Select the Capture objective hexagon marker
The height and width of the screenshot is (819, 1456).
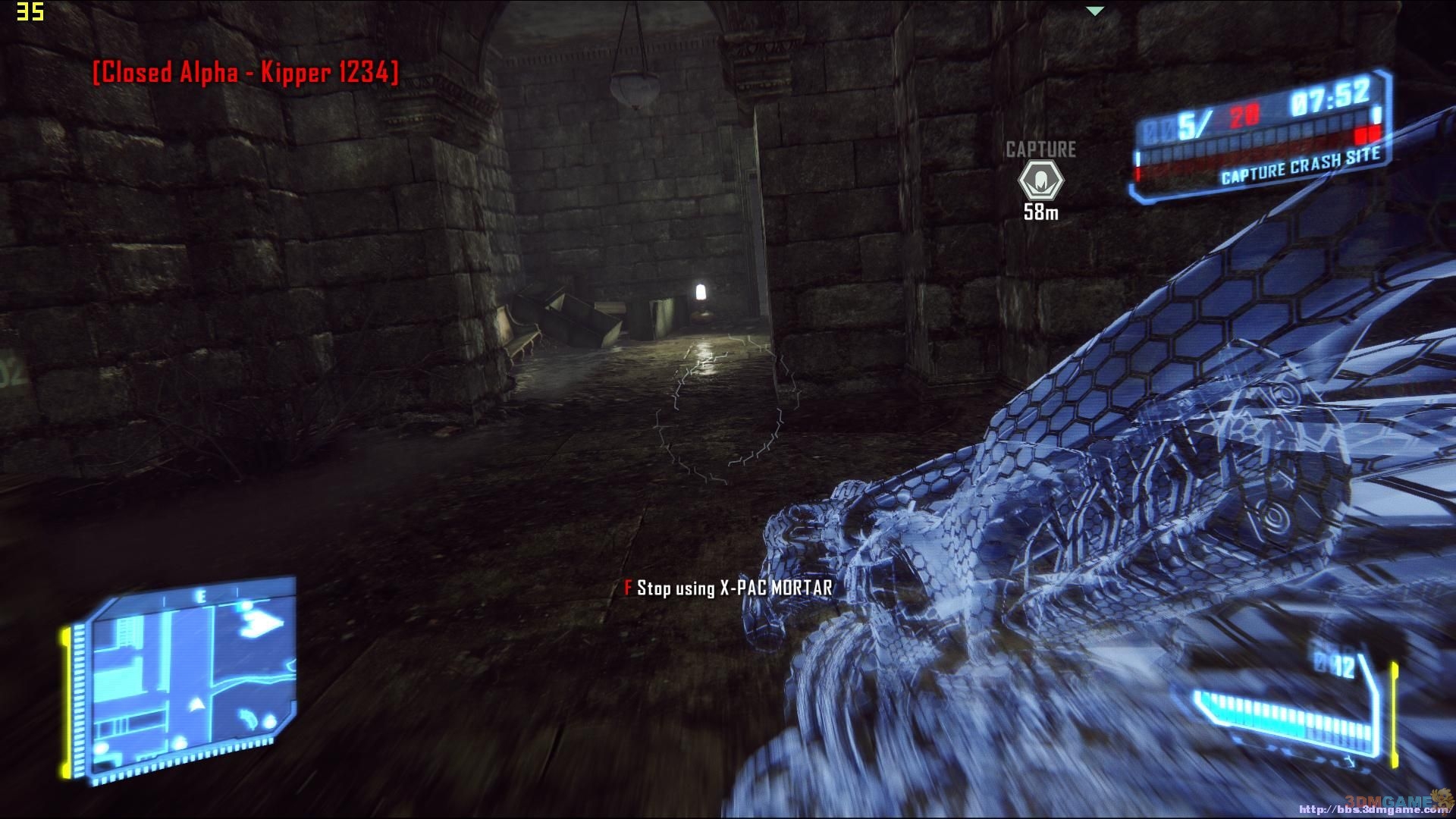click(x=1040, y=180)
